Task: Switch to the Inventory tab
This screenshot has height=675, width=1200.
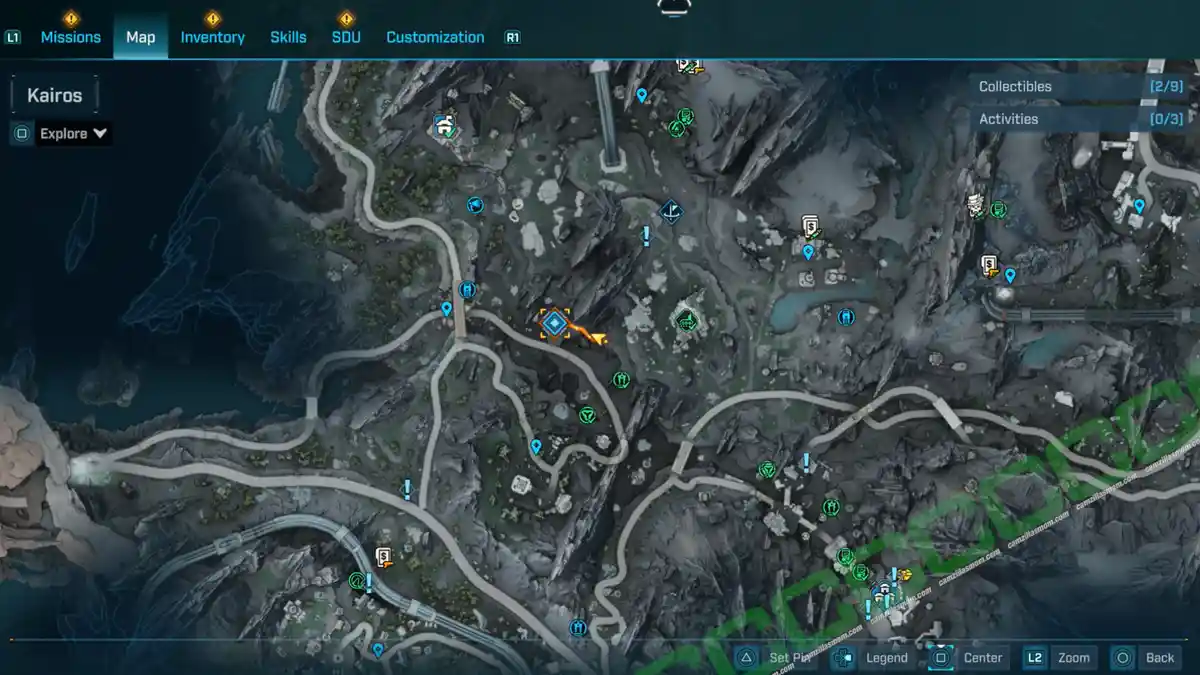Action: point(212,37)
